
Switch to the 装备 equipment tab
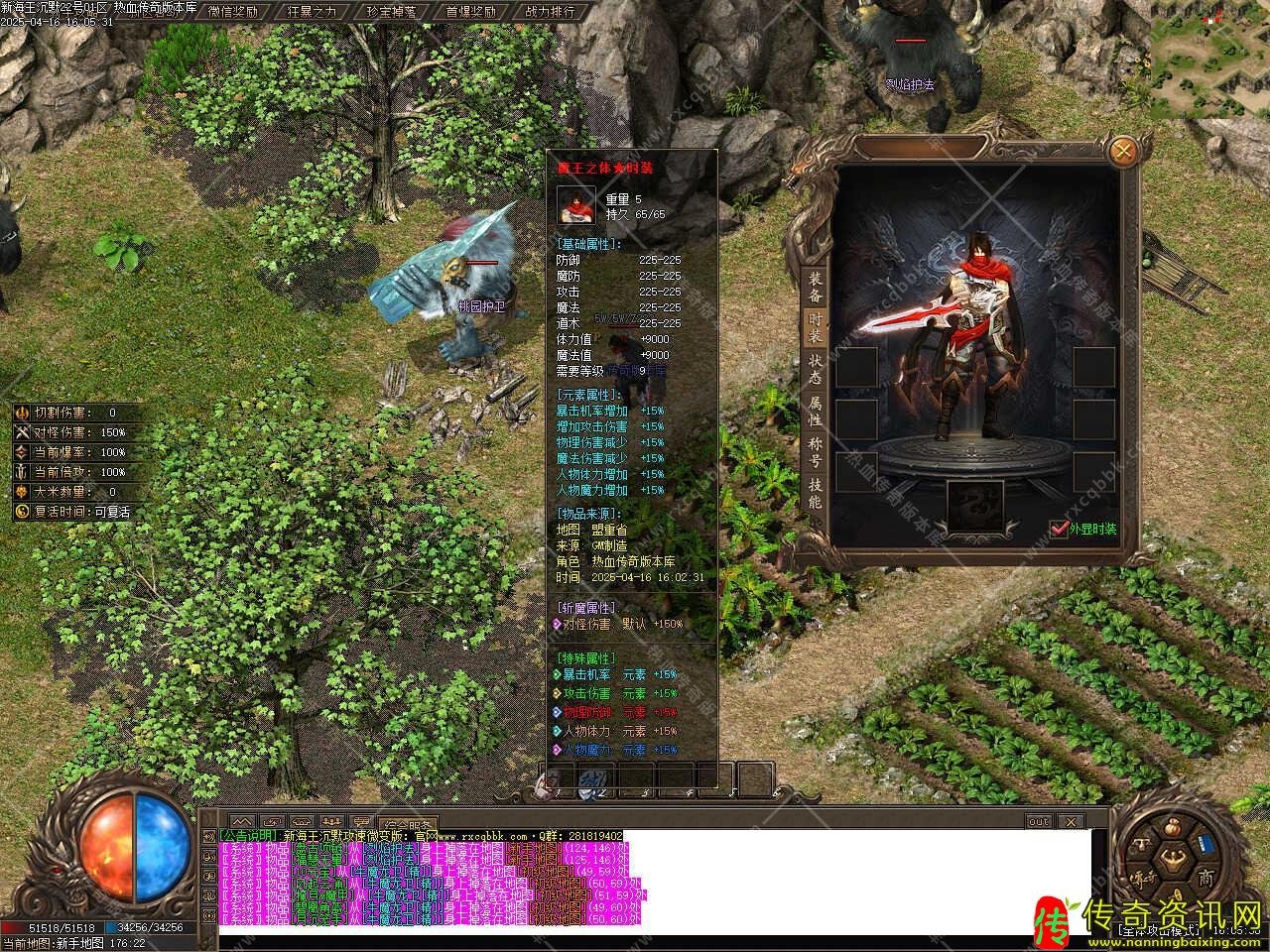click(x=814, y=288)
